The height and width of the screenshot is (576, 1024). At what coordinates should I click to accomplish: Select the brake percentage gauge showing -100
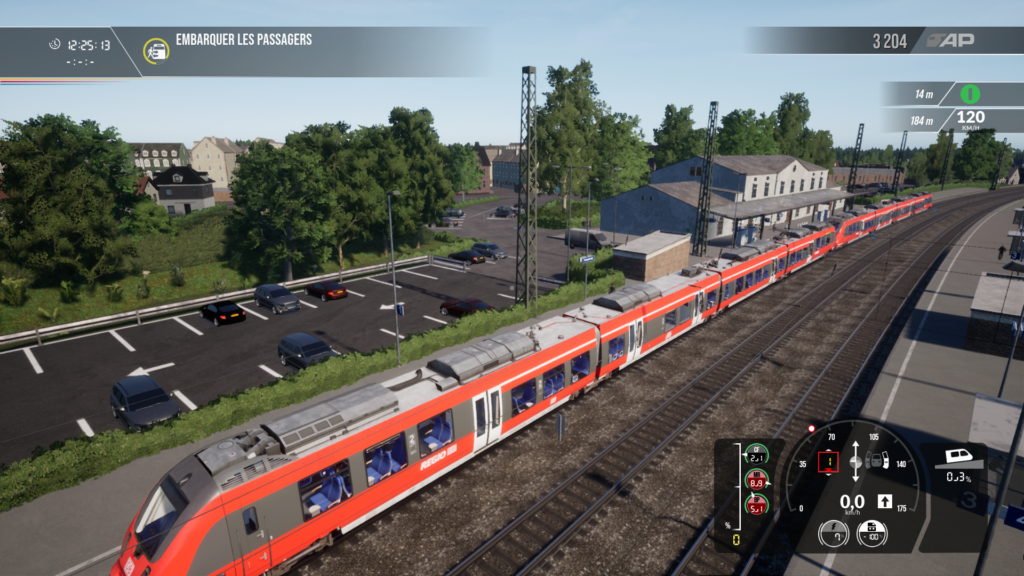coord(871,534)
